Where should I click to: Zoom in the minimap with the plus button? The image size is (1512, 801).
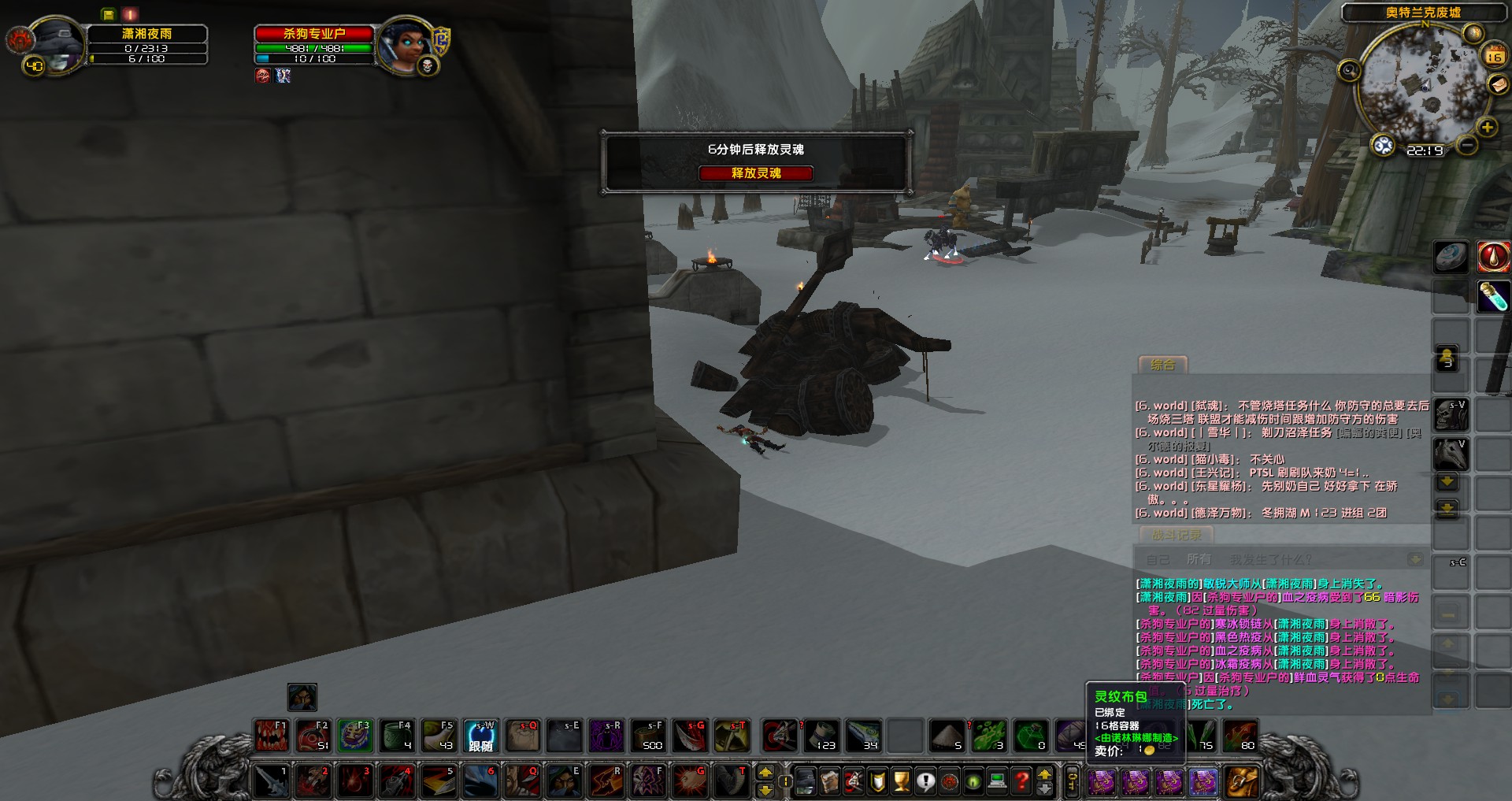tap(1487, 127)
